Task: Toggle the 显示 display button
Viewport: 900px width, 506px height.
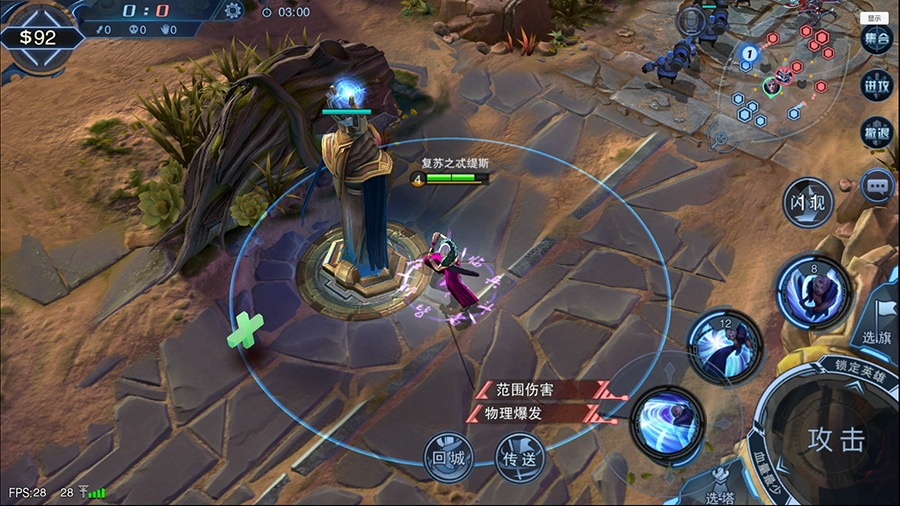Action: [875, 18]
